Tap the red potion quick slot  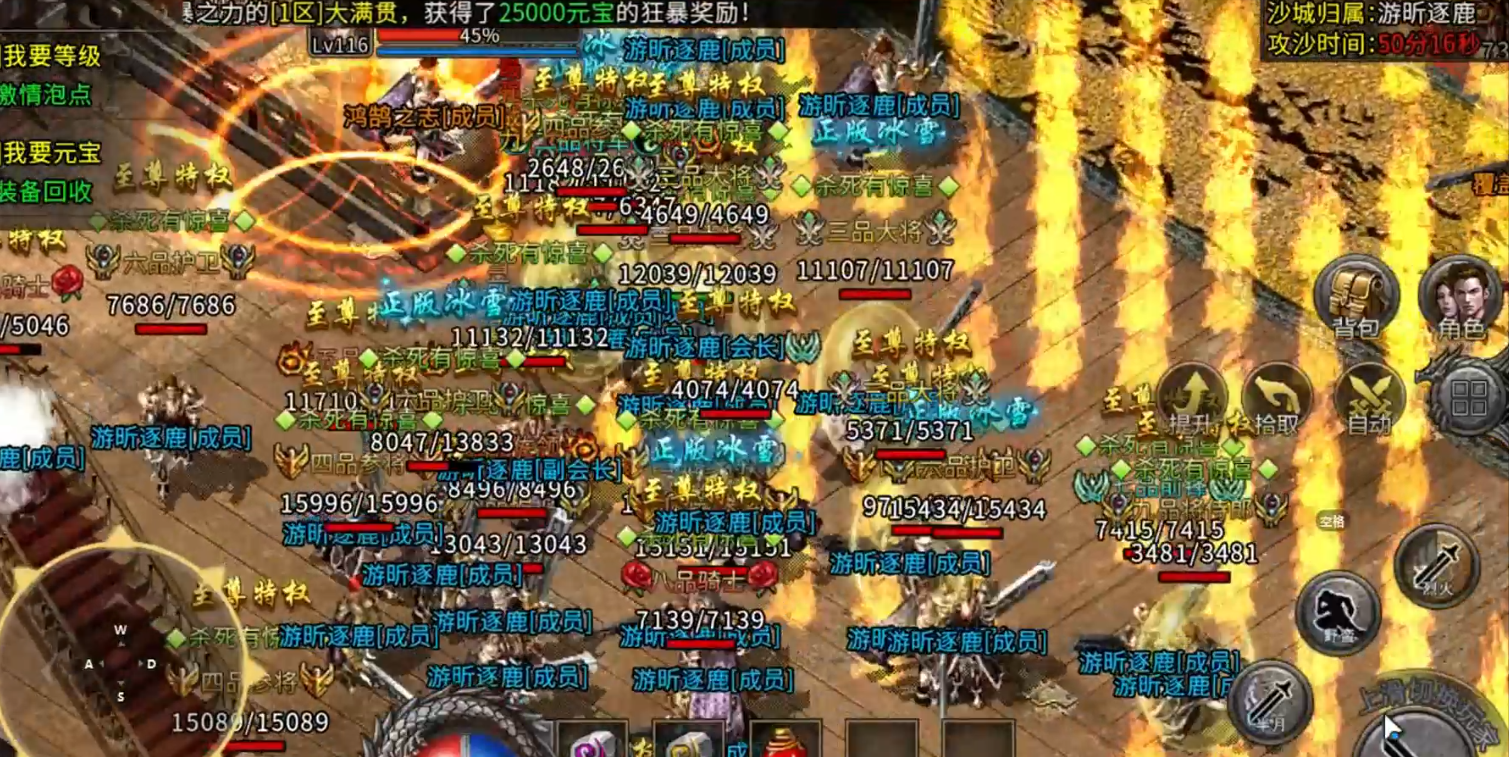[x=785, y=745]
